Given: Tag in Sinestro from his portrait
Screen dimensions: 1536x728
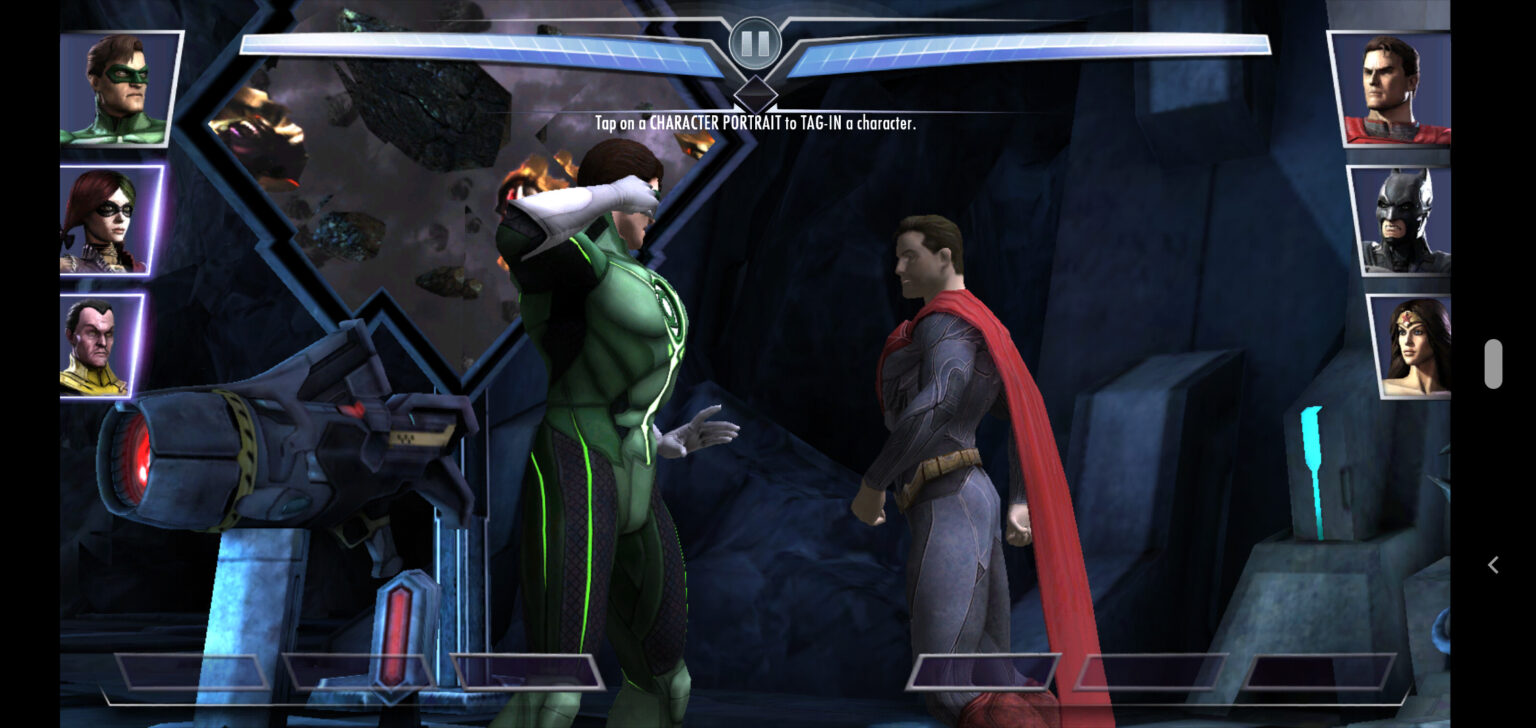Looking at the screenshot, I should pos(100,346).
